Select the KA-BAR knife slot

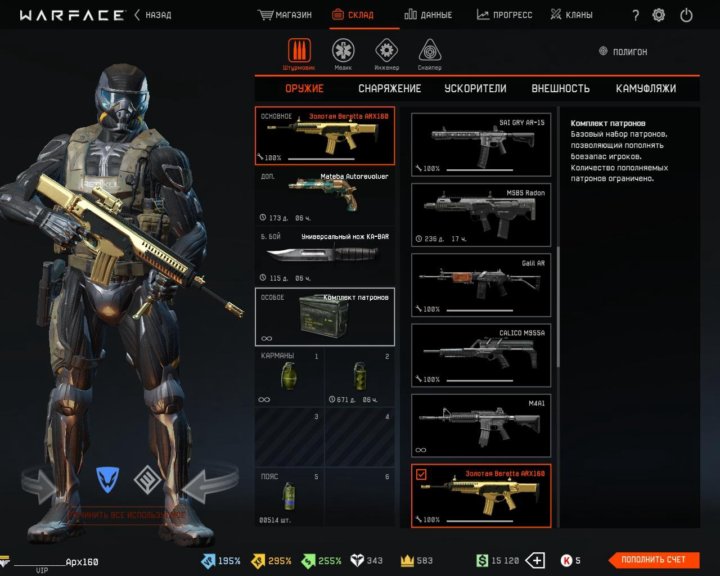[x=325, y=256]
